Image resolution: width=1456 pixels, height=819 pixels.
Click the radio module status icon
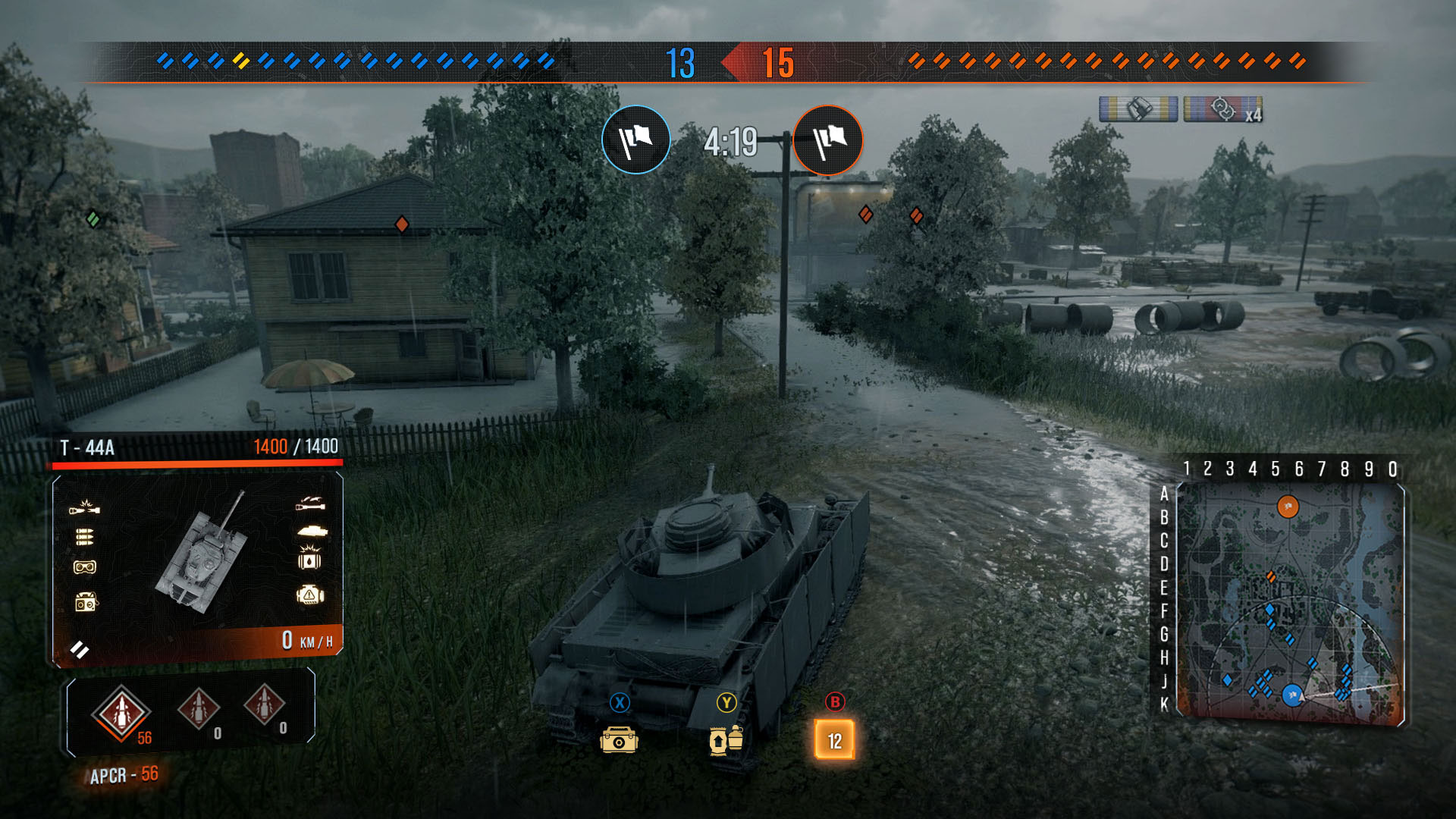[86, 603]
